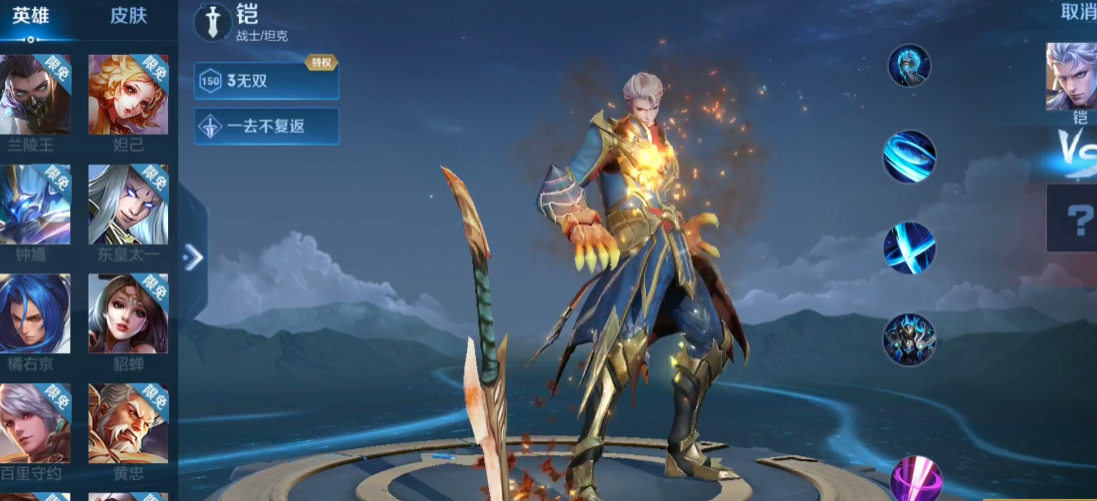Inspect the crossed blue slash skill
Image resolution: width=1097 pixels, height=501 pixels.
tap(909, 248)
